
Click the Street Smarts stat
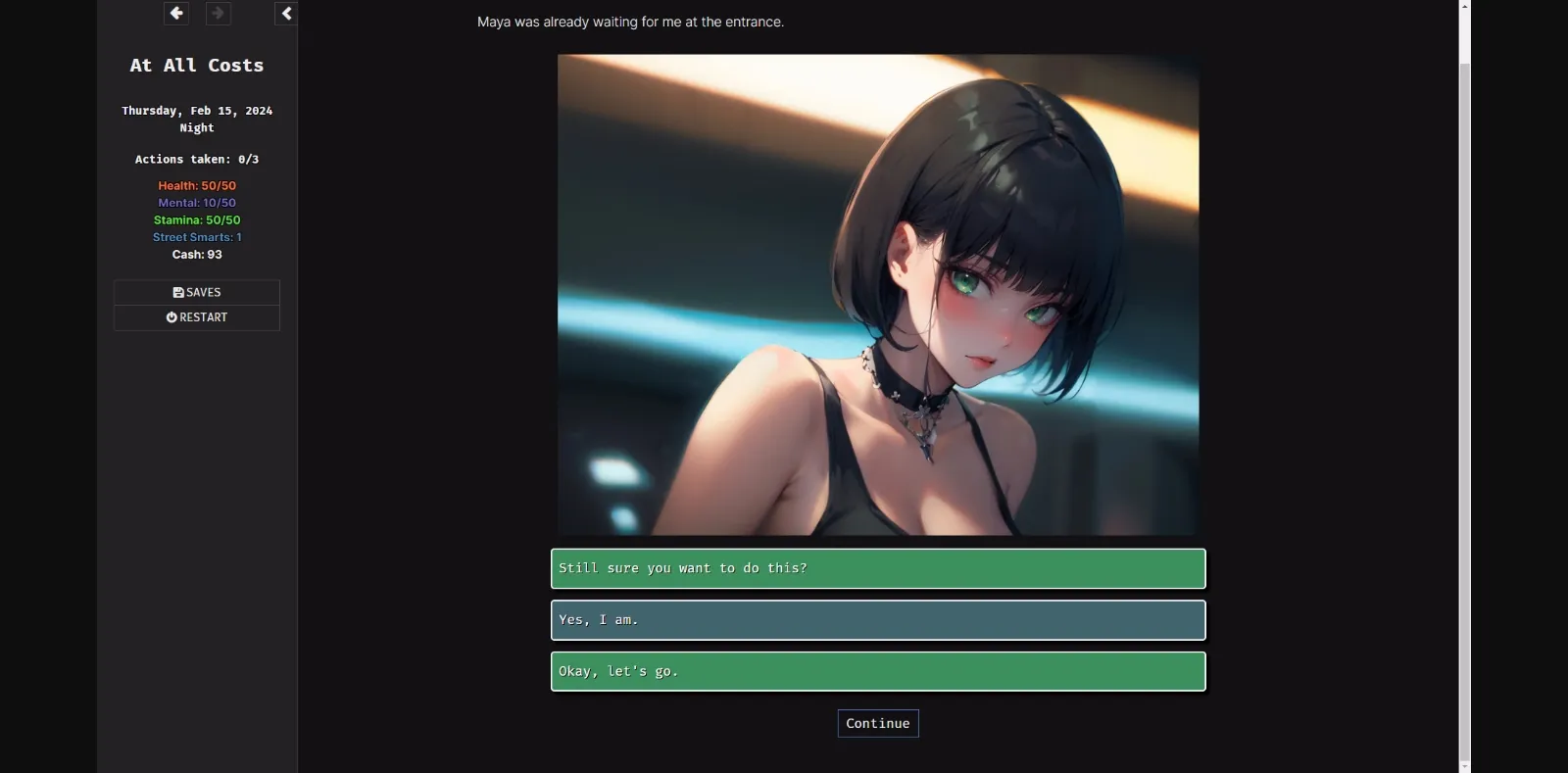click(196, 236)
